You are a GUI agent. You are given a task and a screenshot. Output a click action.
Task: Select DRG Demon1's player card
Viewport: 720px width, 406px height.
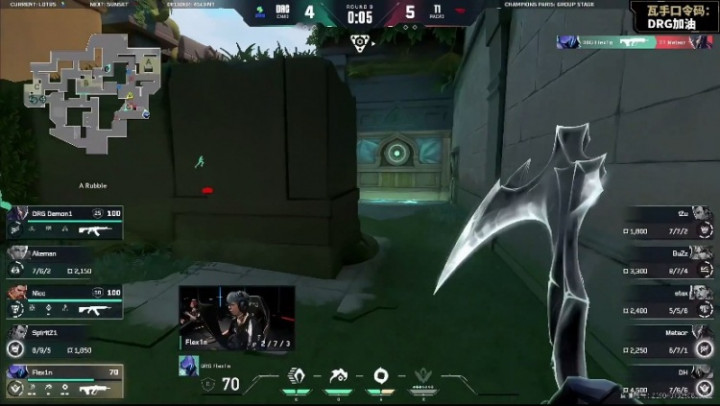[x=65, y=222]
